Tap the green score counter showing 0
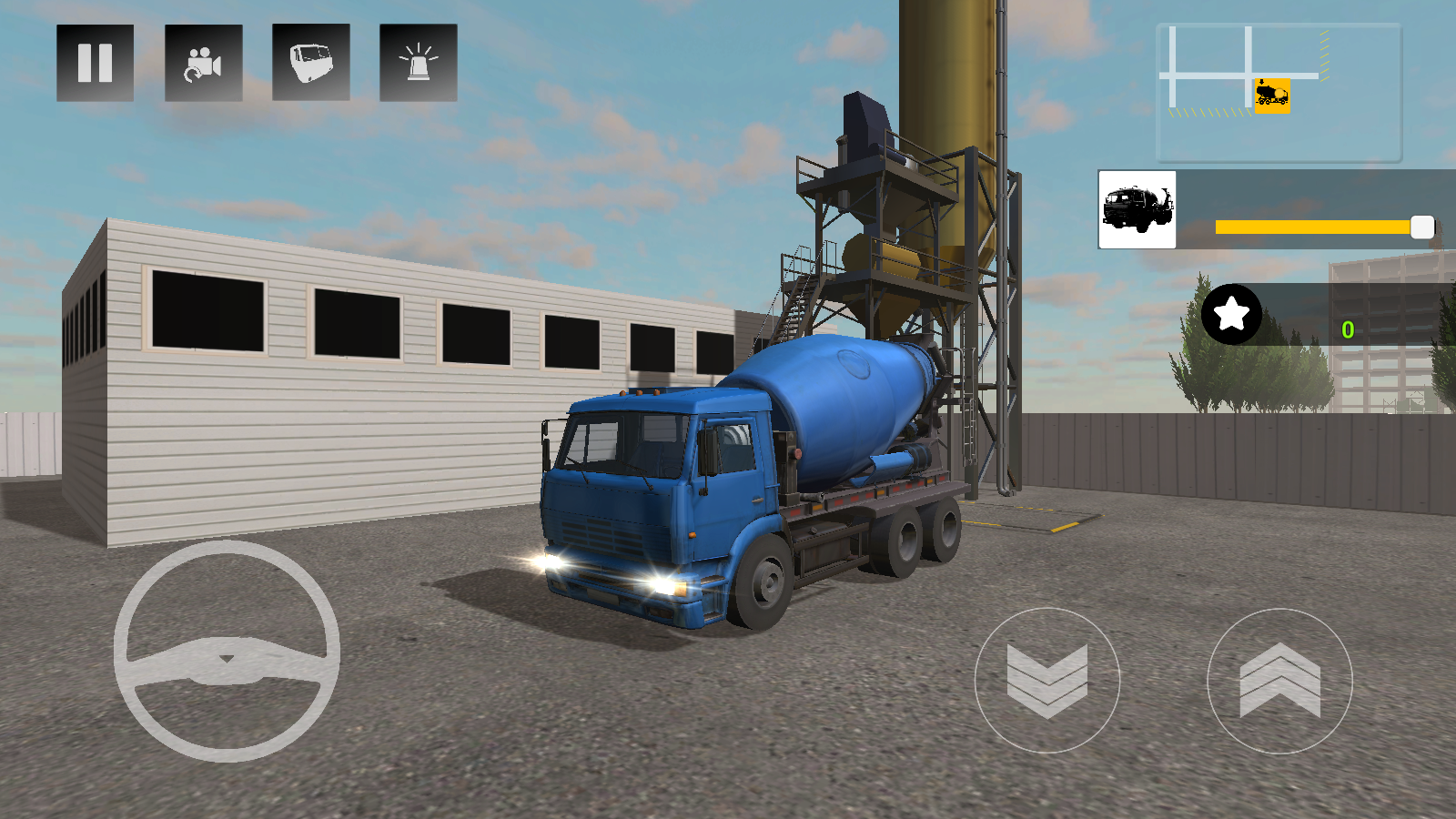 pyautogui.click(x=1350, y=330)
